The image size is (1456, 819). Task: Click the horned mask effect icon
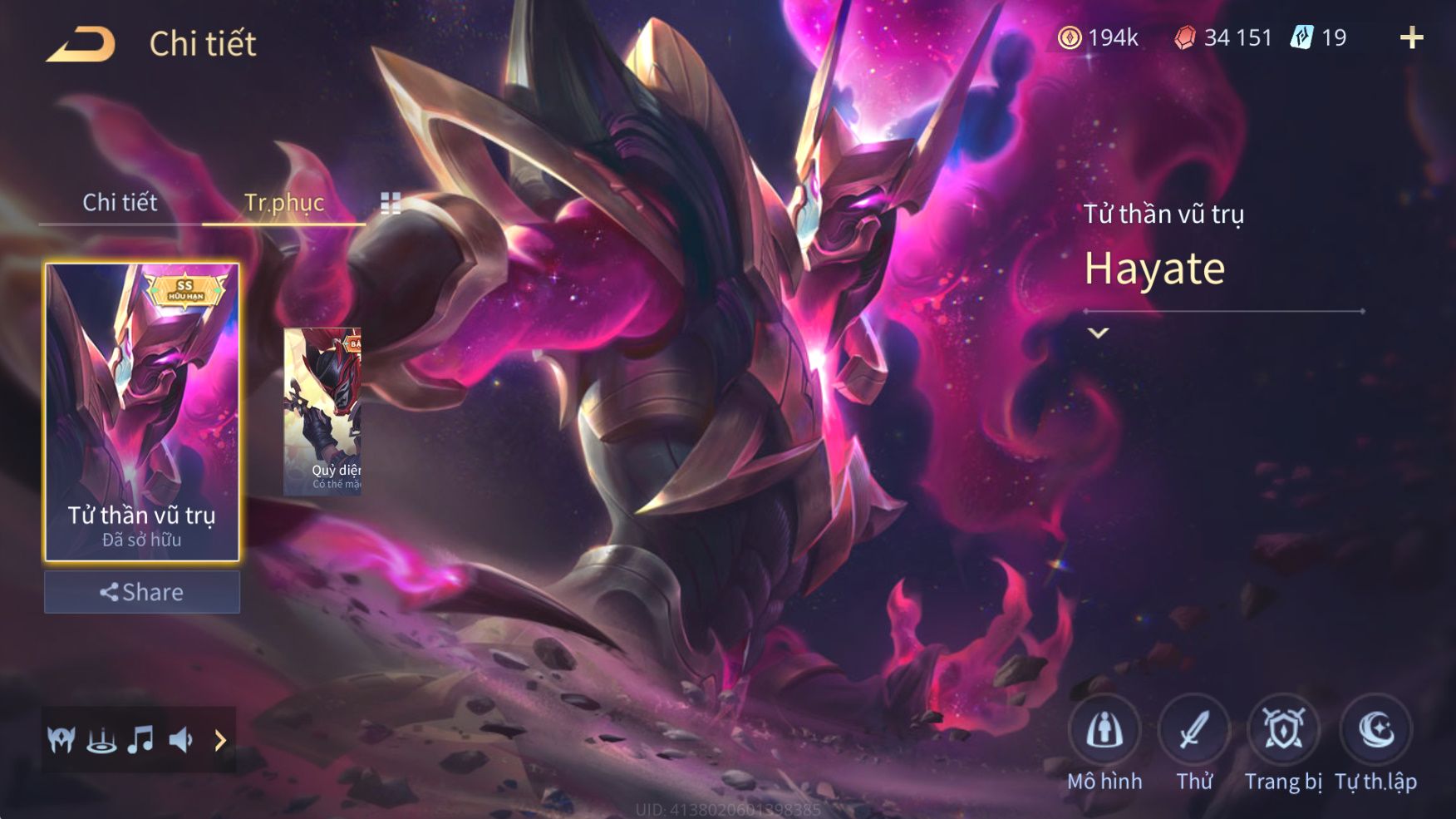tap(61, 739)
